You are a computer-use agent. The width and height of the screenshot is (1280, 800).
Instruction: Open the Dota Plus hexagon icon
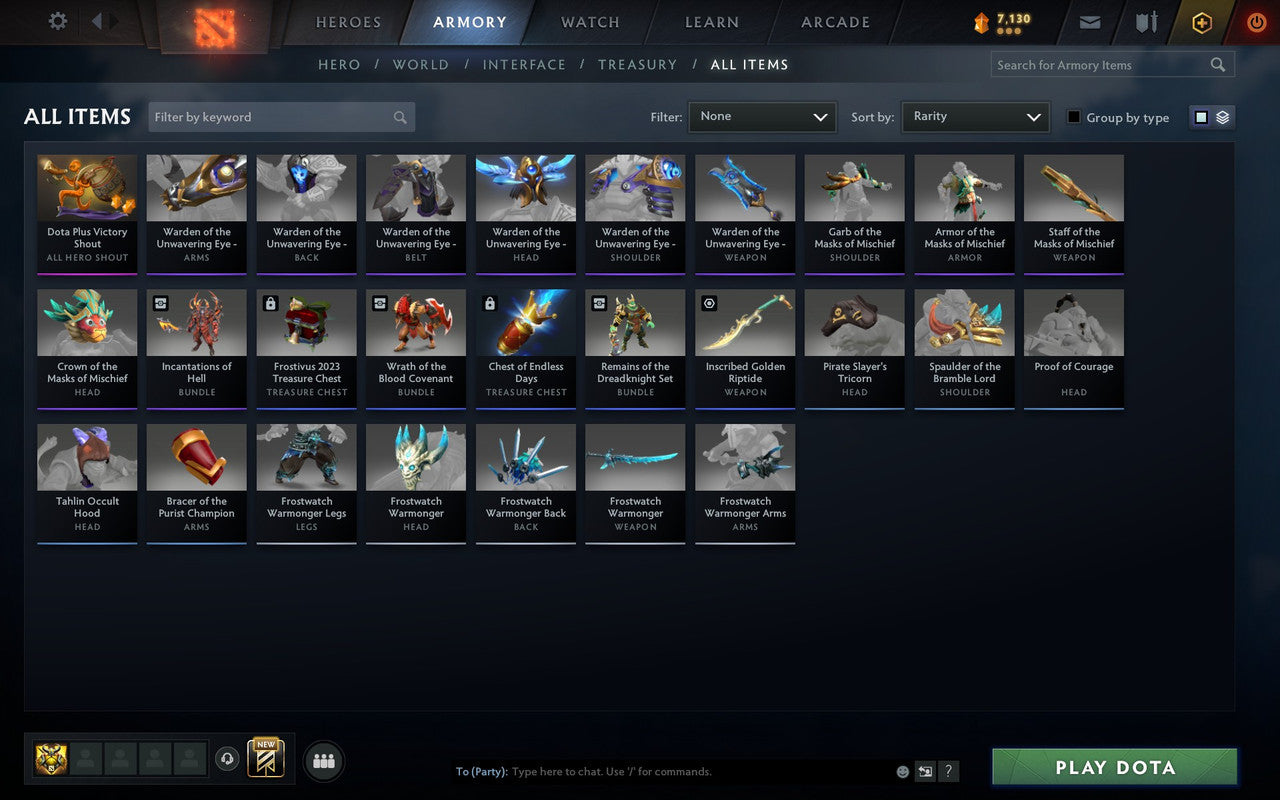(x=1201, y=22)
